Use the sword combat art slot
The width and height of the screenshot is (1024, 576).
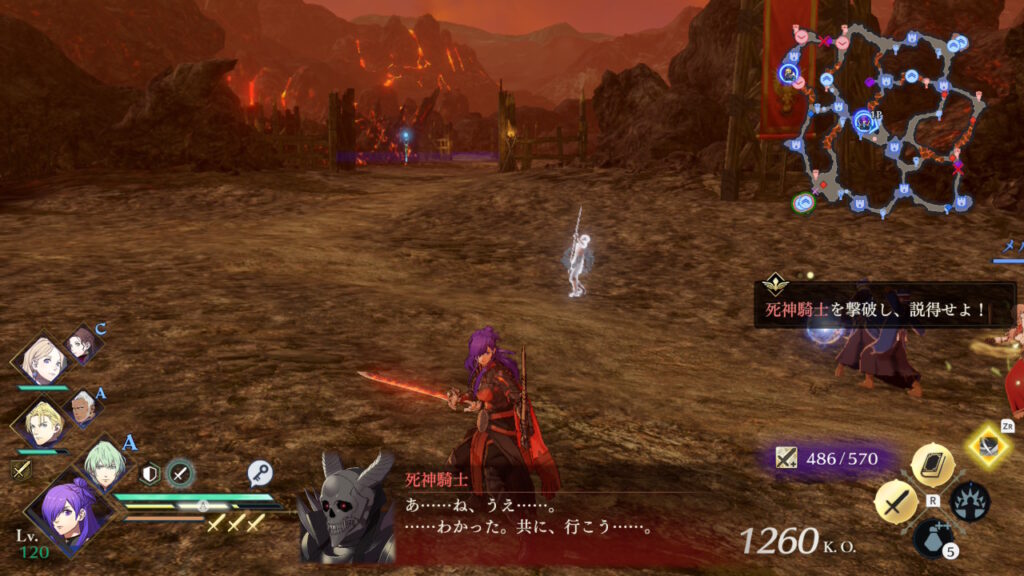click(896, 502)
